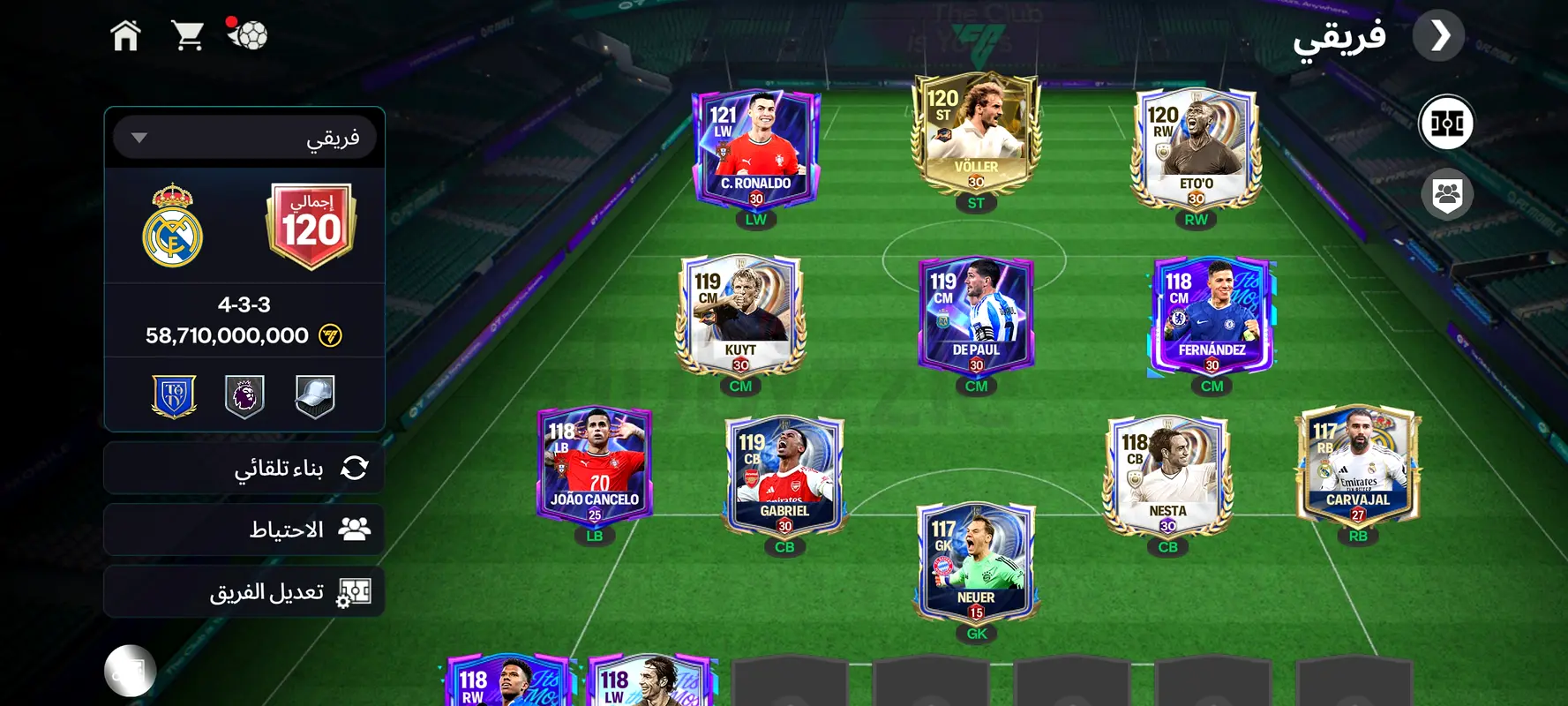
Task: Choose the Gabriel centre-back card
Action: (x=784, y=477)
